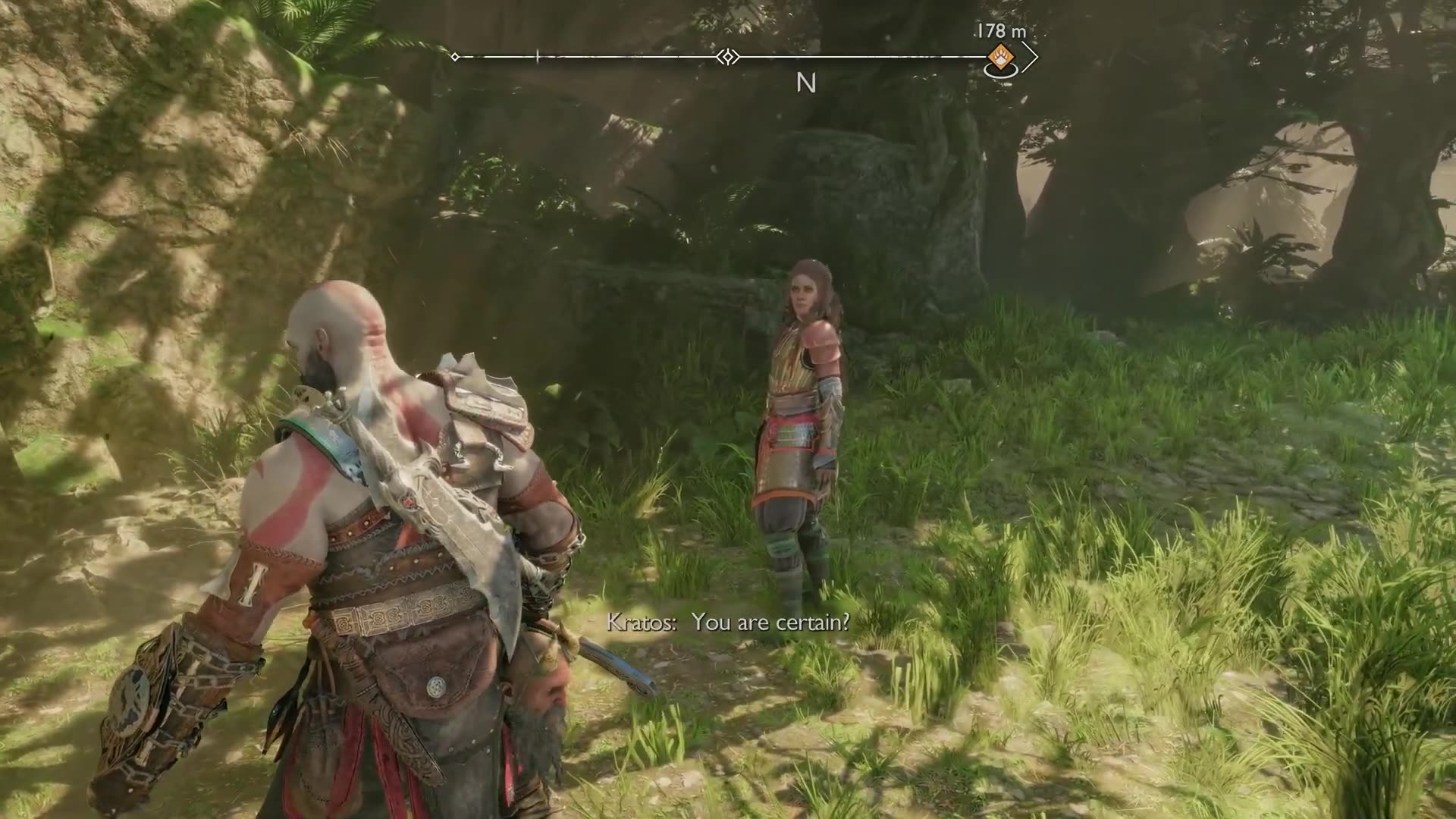1456x819 pixels.
Task: Click the tick mark on the compass bar
Action: click(x=537, y=56)
